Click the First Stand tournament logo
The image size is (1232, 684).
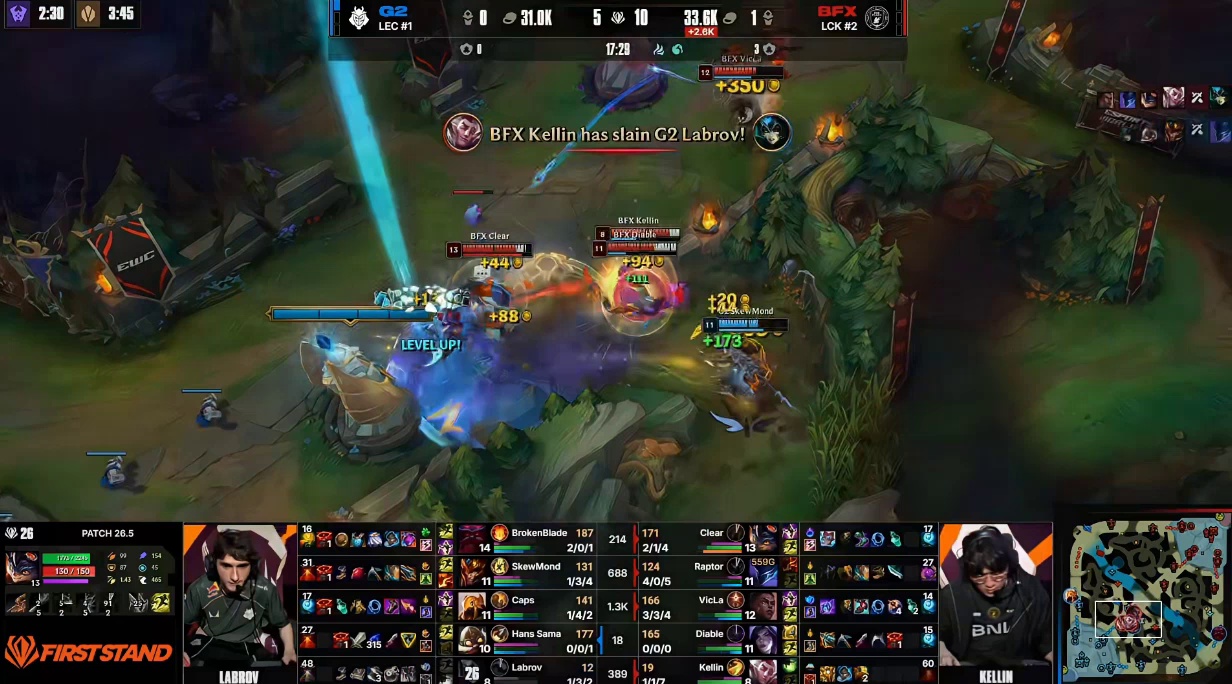(x=89, y=653)
